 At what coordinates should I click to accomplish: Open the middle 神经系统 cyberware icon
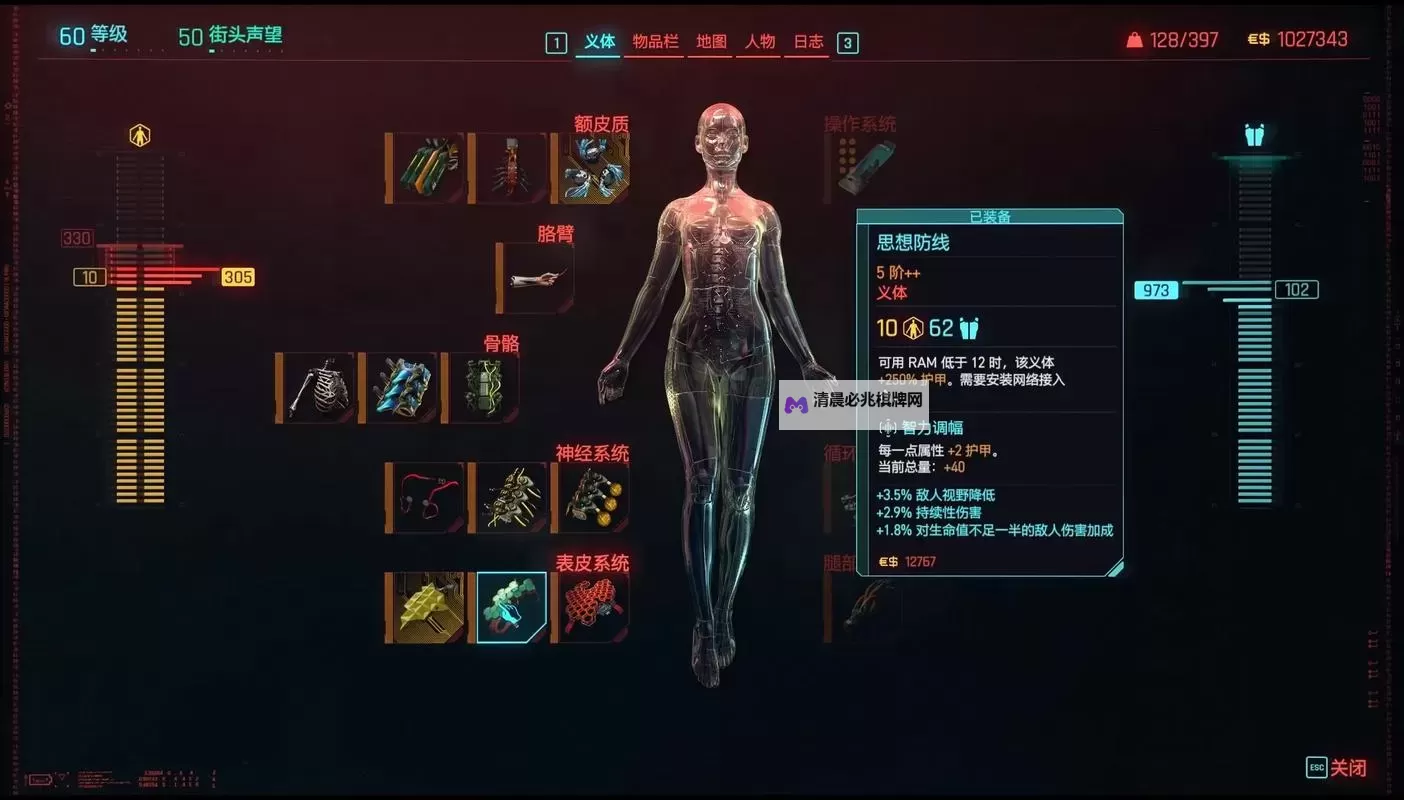coord(509,495)
